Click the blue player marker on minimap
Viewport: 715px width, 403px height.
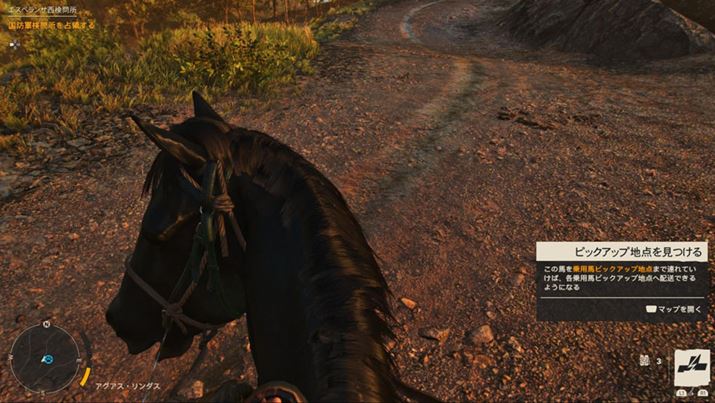click(46, 357)
